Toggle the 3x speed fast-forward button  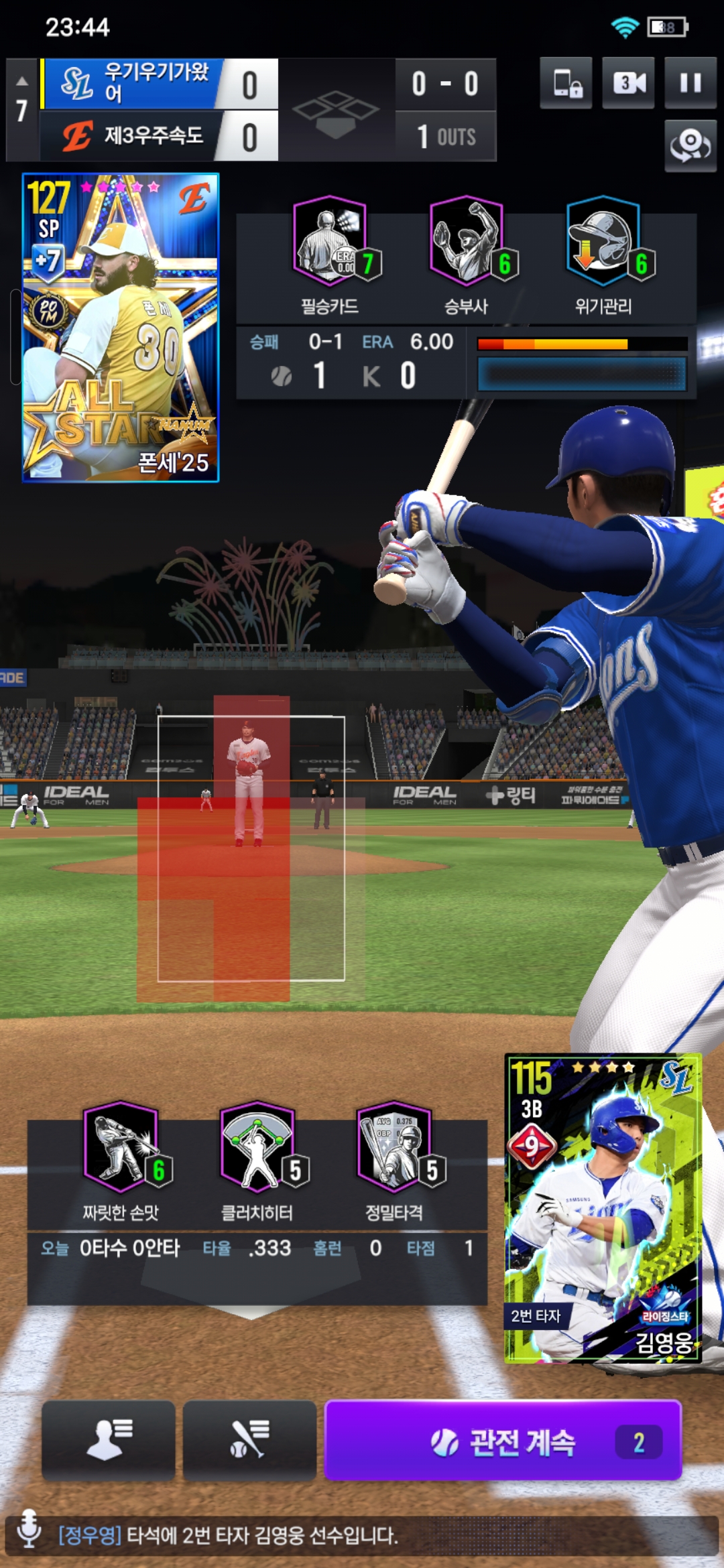click(x=628, y=83)
